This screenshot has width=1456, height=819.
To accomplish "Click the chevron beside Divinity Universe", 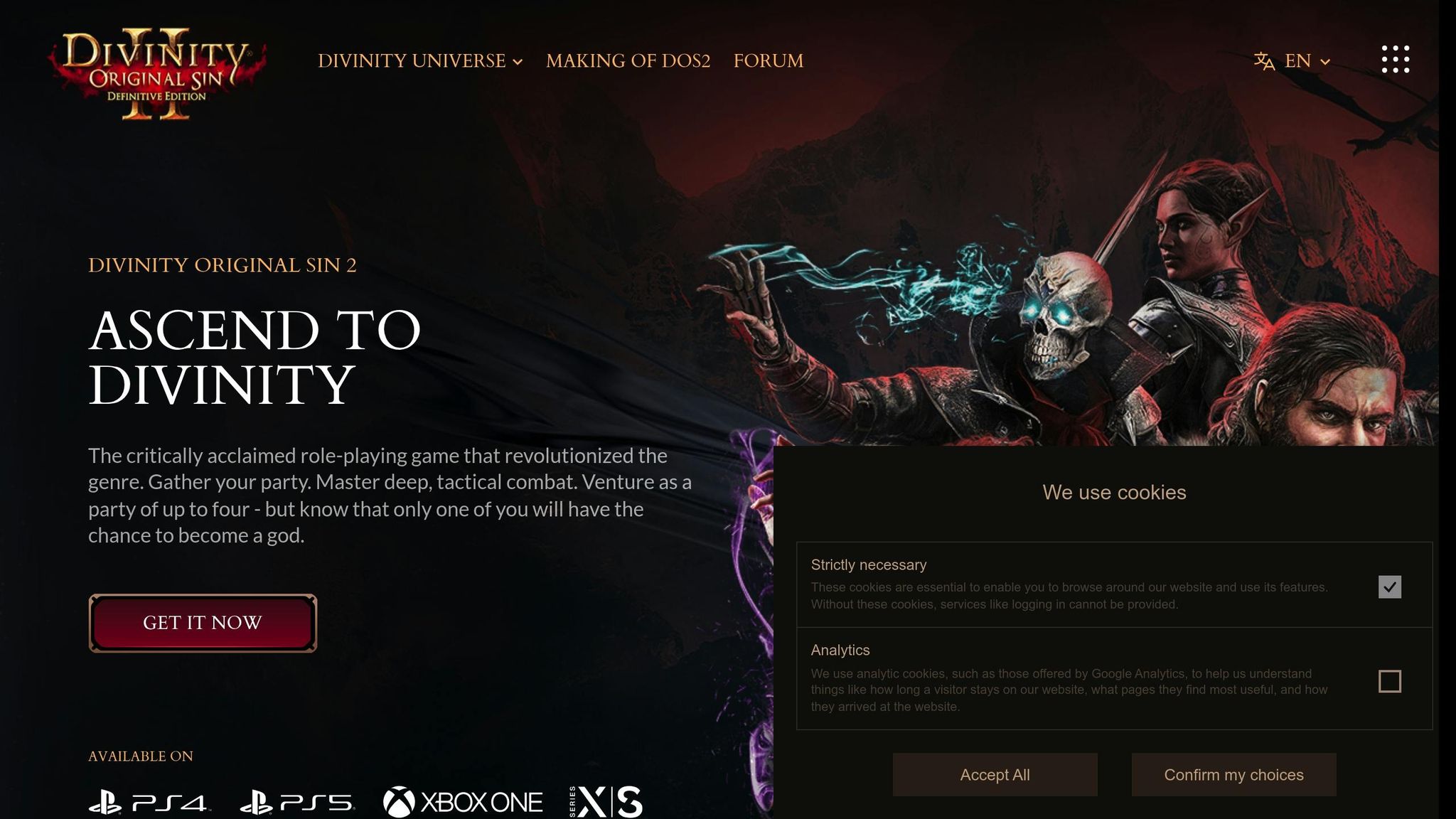I will 518,63.
